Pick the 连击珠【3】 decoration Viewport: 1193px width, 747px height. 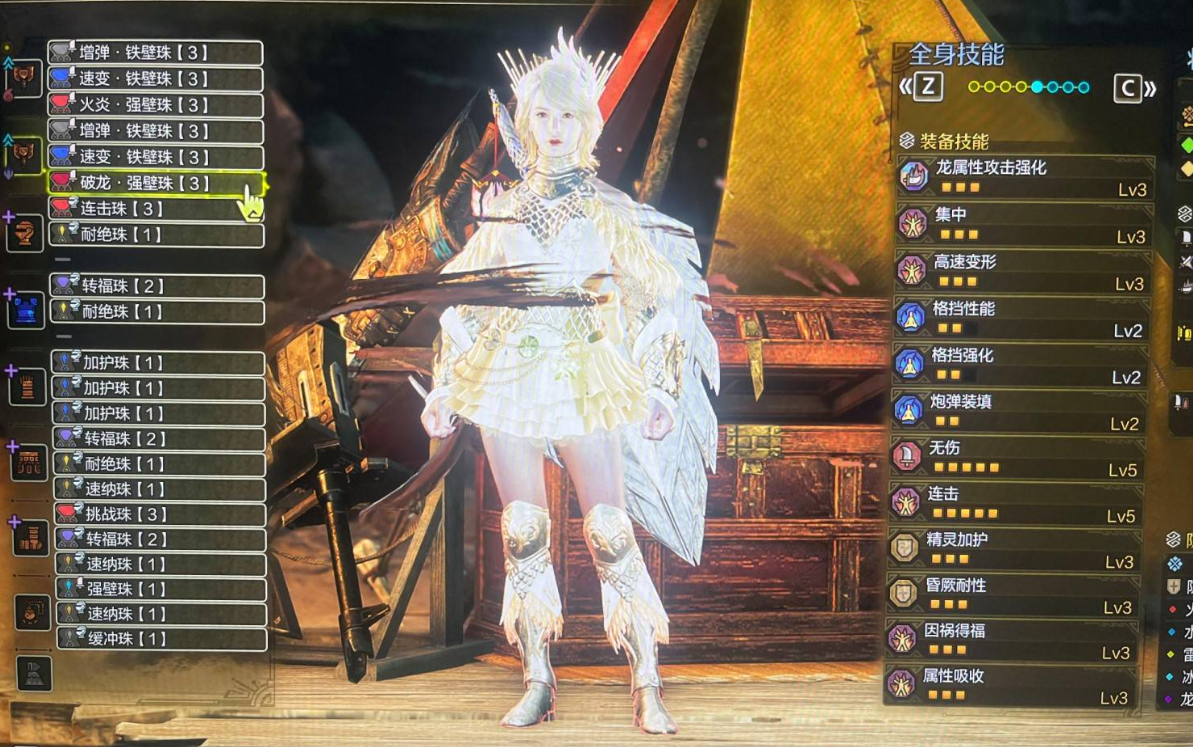point(157,209)
